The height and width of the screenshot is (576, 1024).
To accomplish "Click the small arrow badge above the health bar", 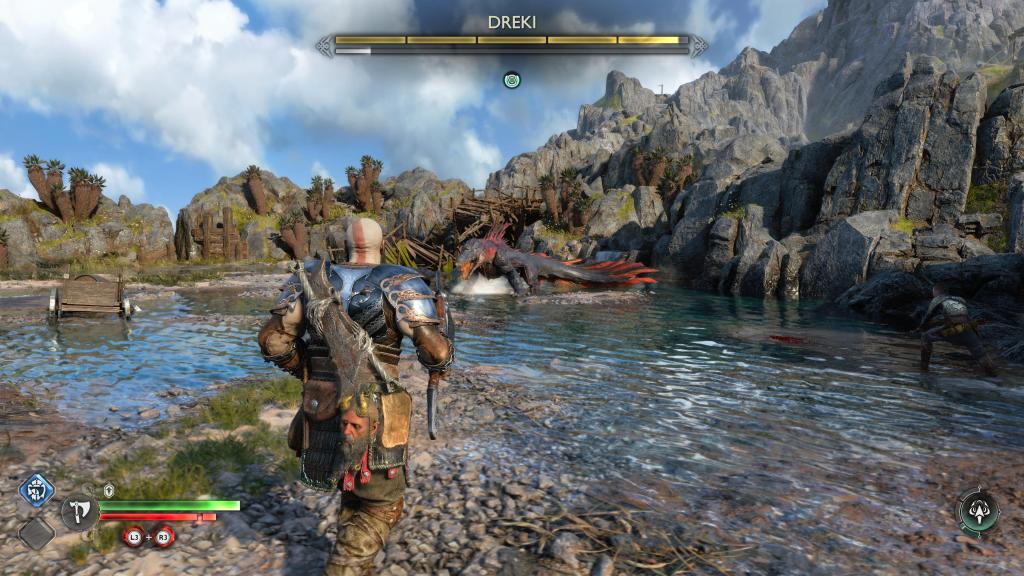I will coord(110,490).
